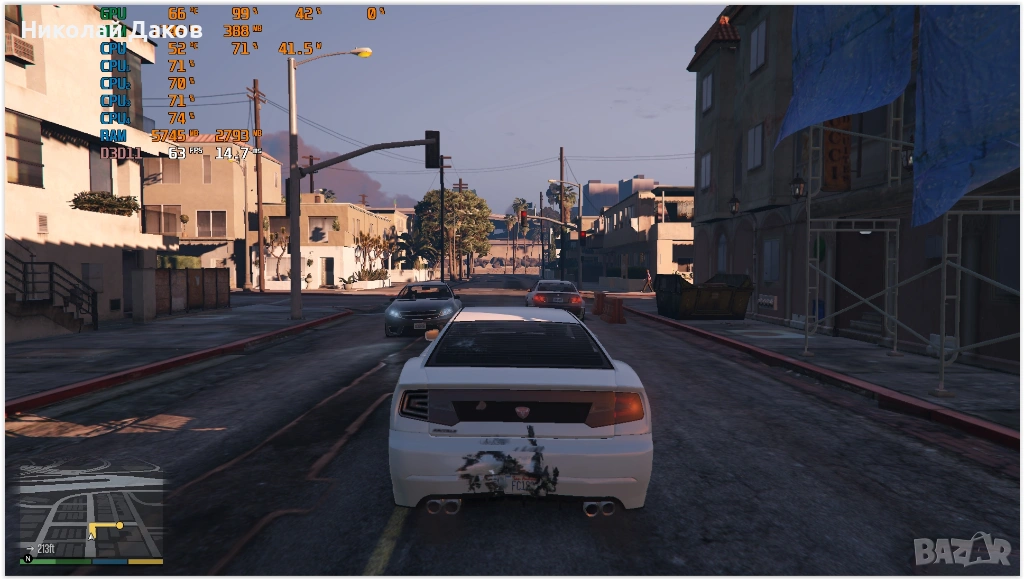Select the yellow destination marker on the minimap
This screenshot has height=579, width=1024.
pyautogui.click(x=119, y=524)
